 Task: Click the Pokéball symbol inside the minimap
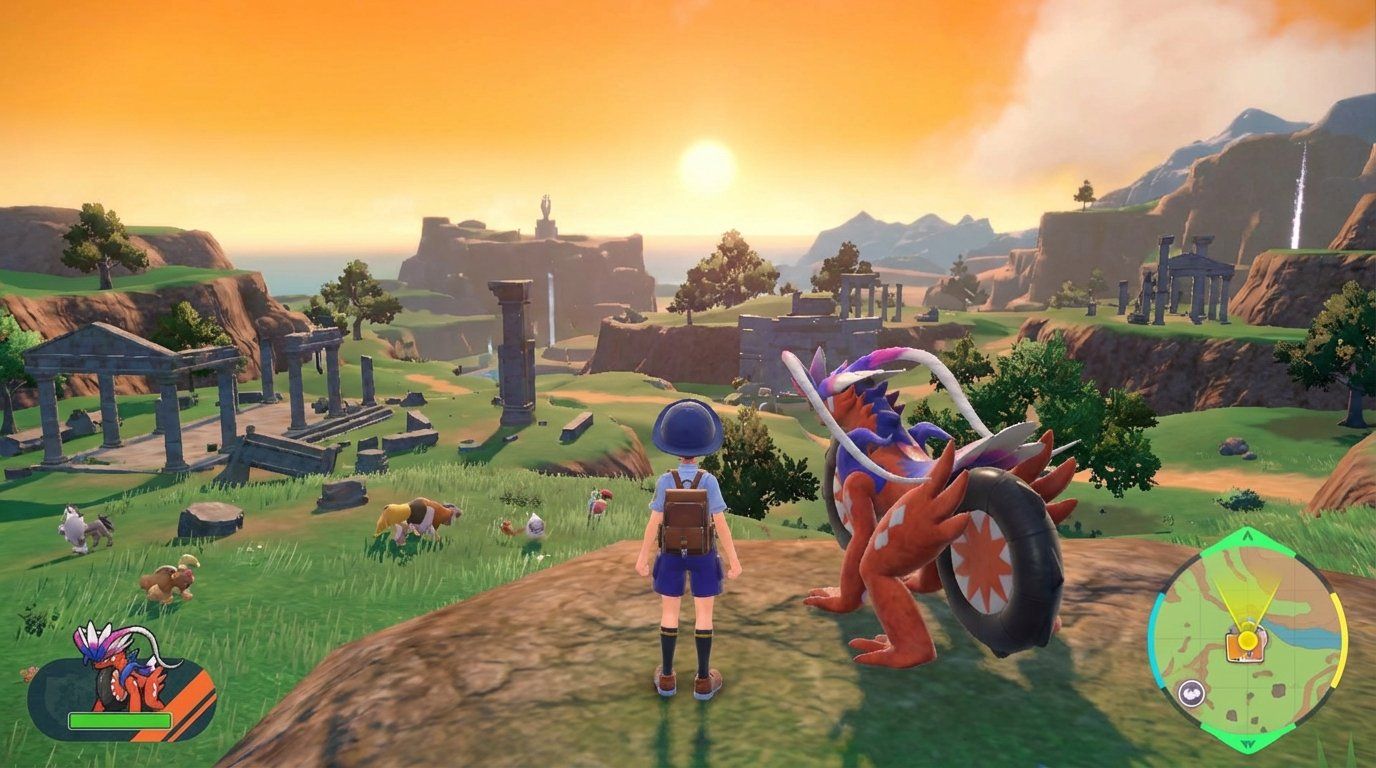point(1190,692)
